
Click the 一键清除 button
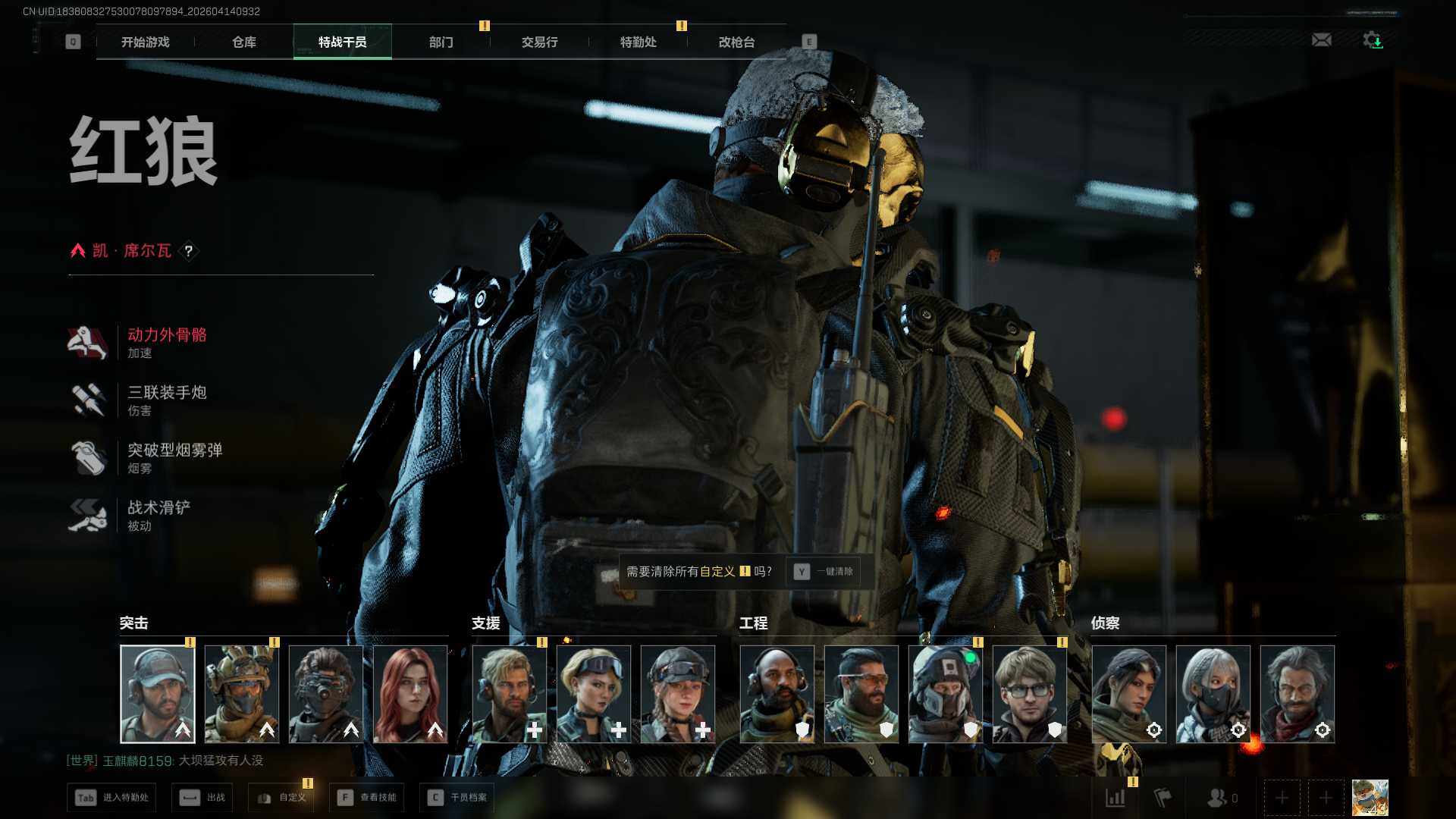(x=826, y=572)
